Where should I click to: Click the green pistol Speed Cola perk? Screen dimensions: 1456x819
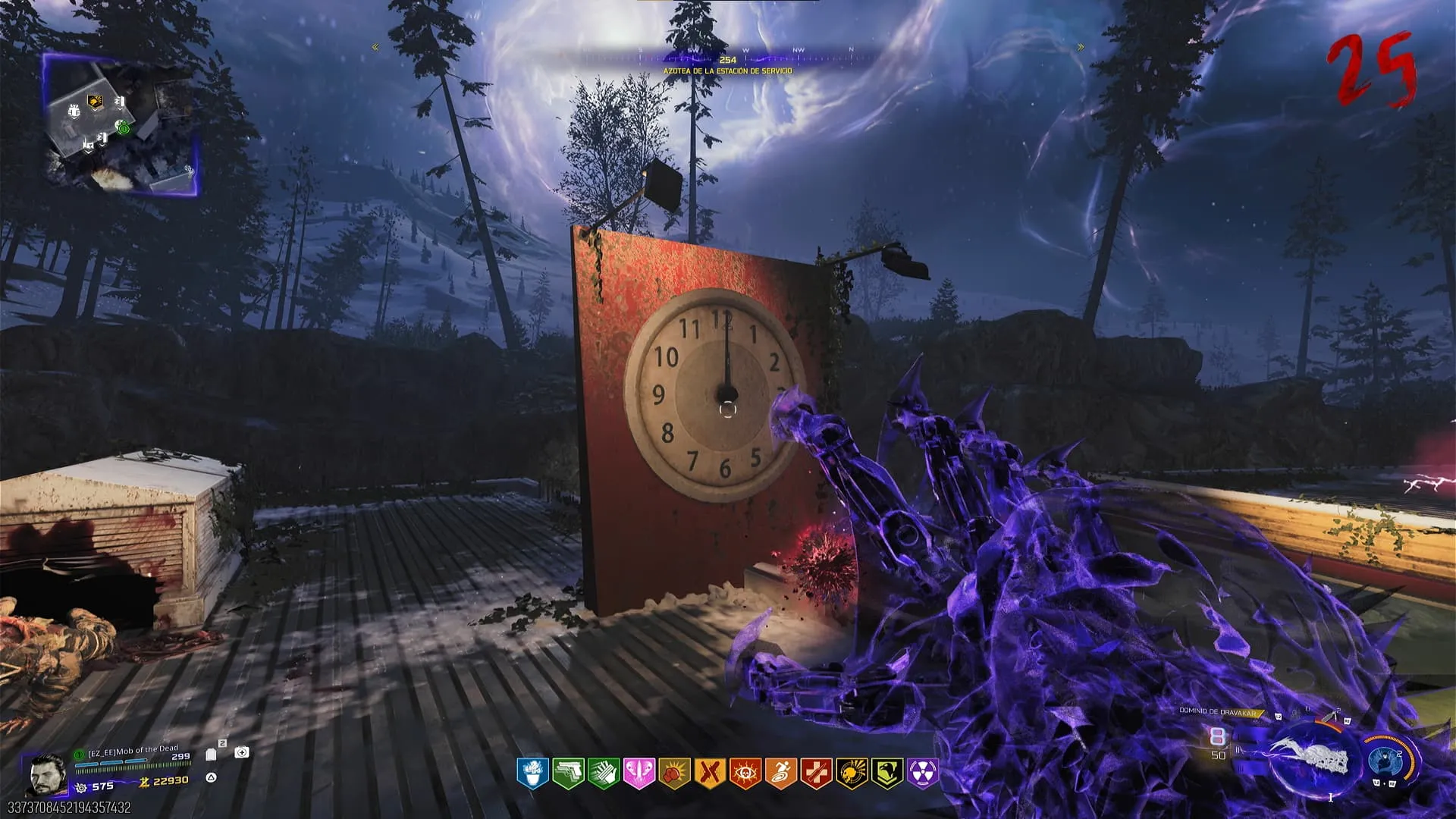pyautogui.click(x=567, y=773)
